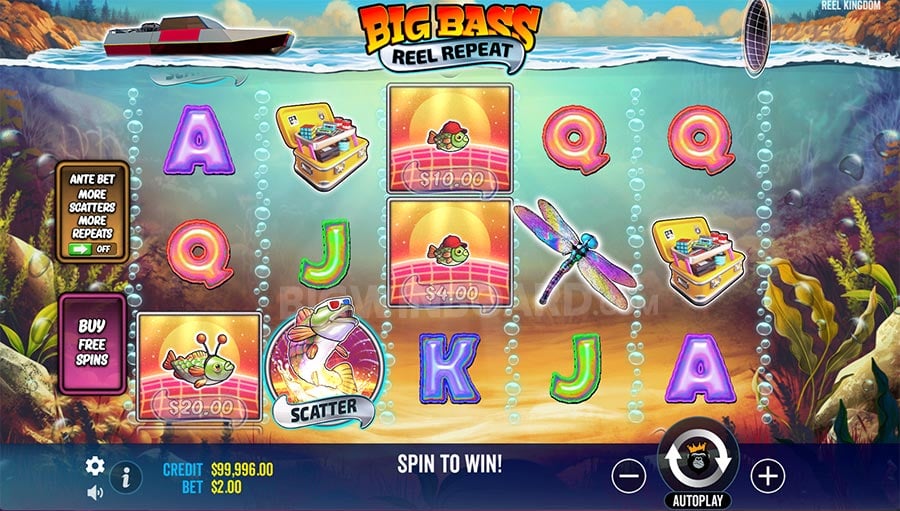The height and width of the screenshot is (511, 900).
Task: Mute sound with the speaker icon
Action: (x=95, y=492)
